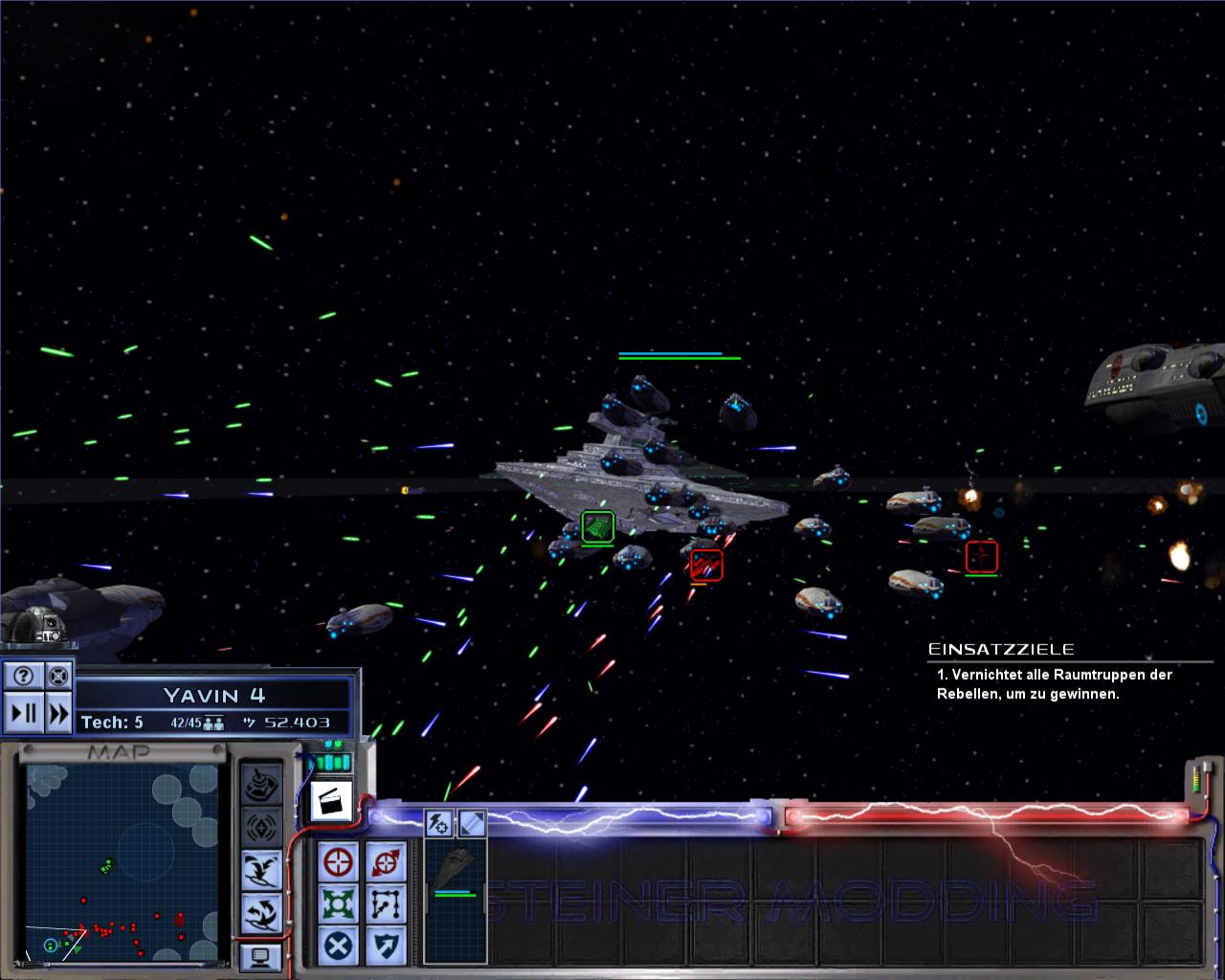Select the joystick-on-base icon beside the minimap
Image resolution: width=1225 pixels, height=980 pixels.
coord(261,785)
